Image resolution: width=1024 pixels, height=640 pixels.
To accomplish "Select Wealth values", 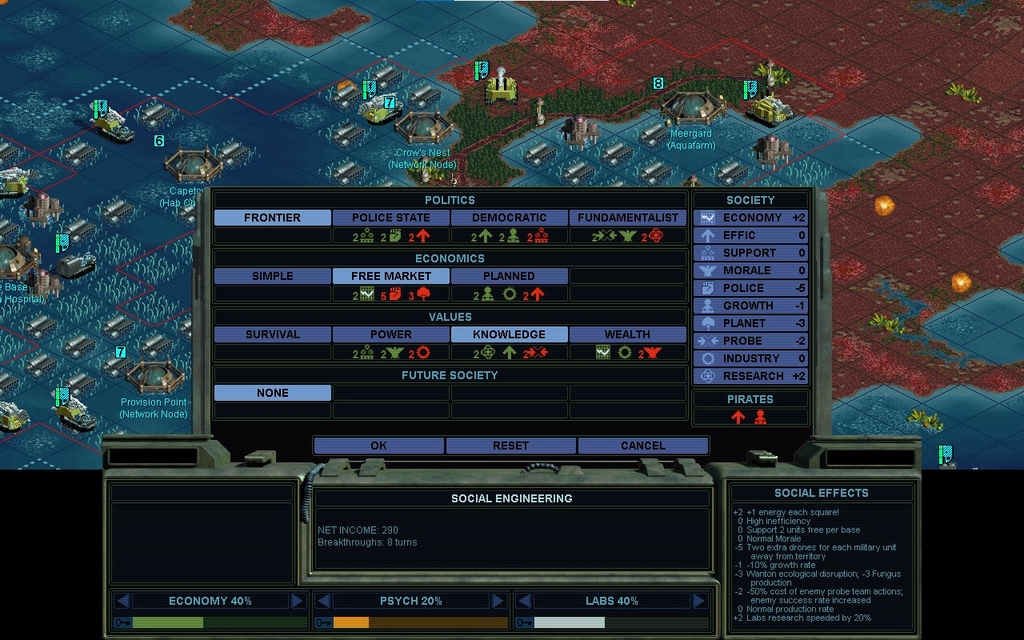I will (x=627, y=335).
